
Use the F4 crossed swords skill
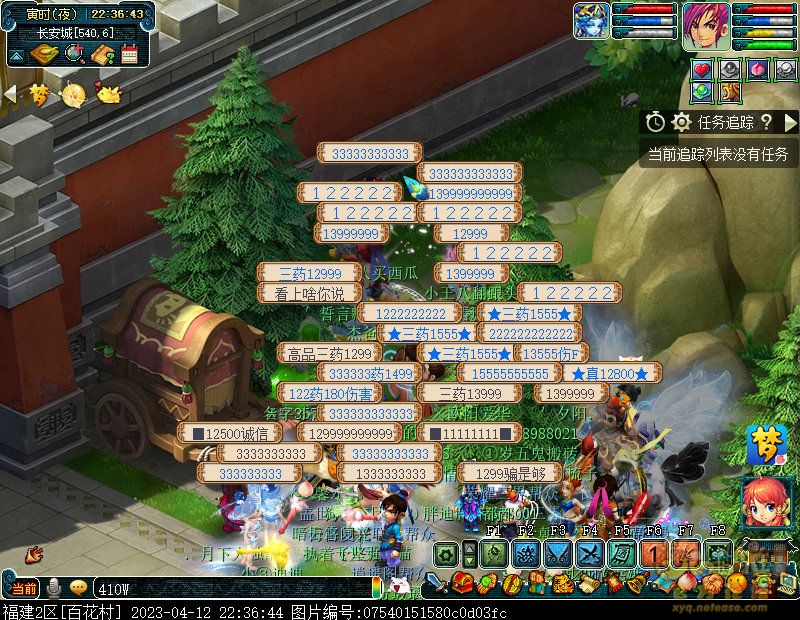(x=589, y=553)
